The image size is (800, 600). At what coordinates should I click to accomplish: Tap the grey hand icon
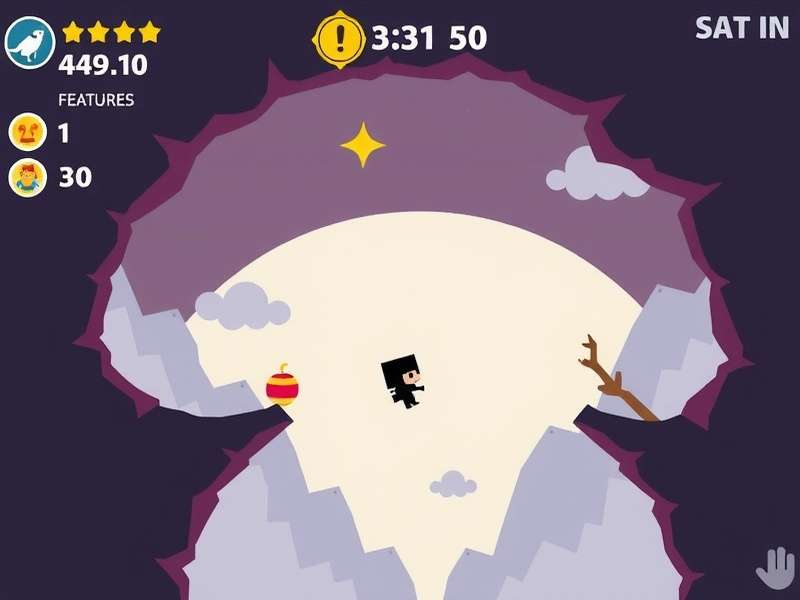pos(774,569)
